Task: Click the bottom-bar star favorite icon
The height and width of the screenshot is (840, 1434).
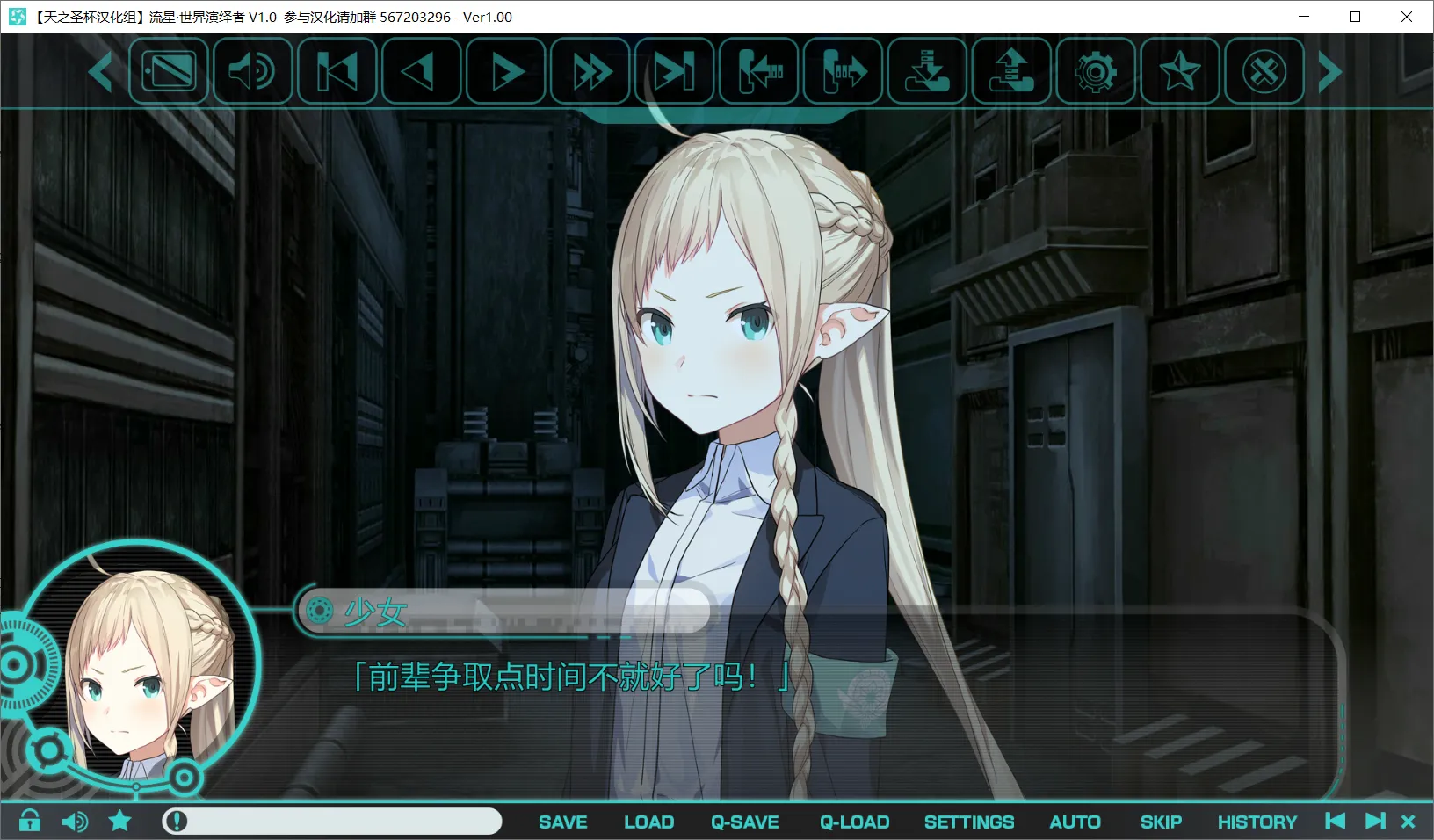Action: tap(120, 821)
